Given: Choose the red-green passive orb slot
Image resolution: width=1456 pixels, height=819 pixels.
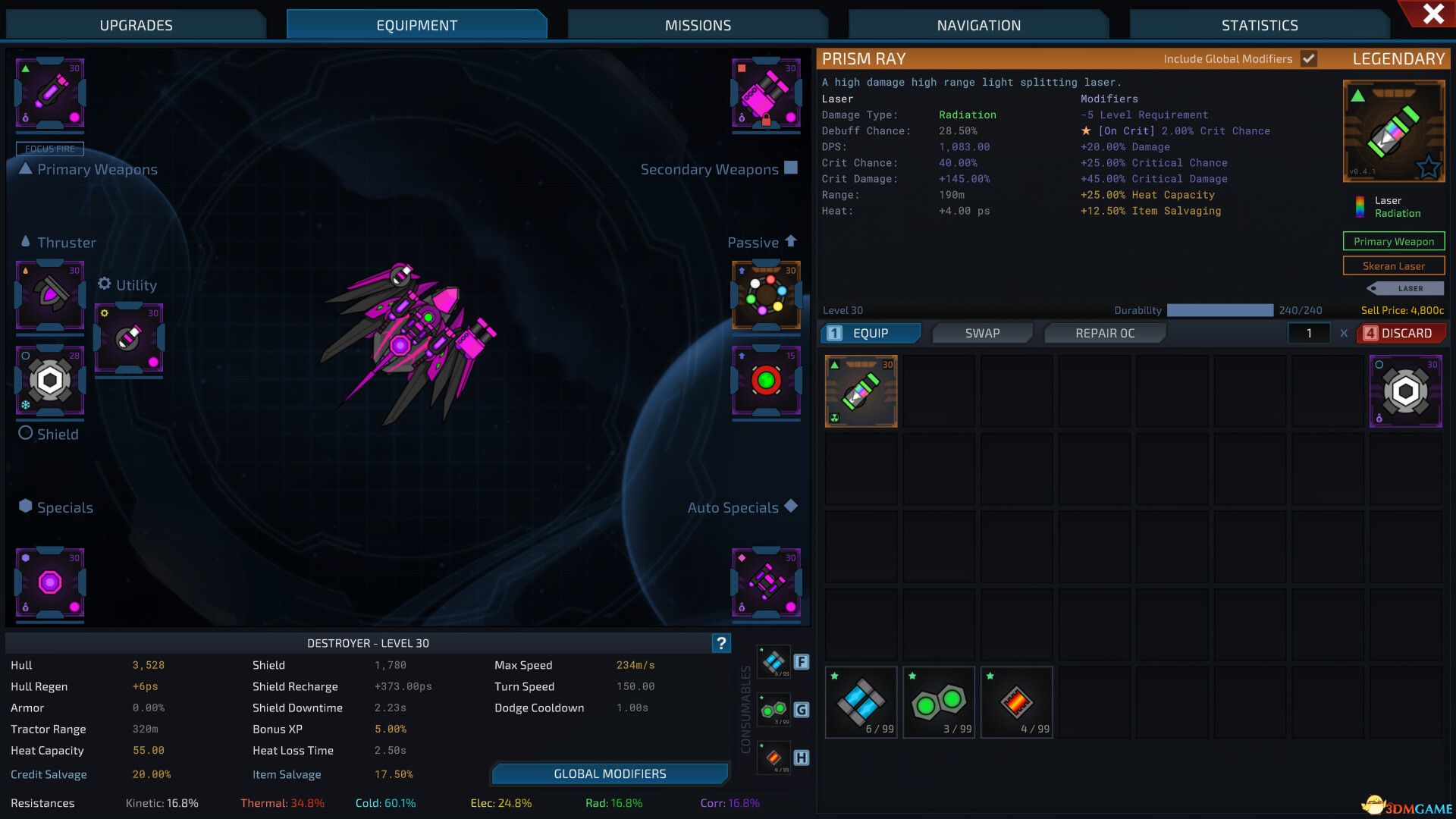Looking at the screenshot, I should pos(766,380).
